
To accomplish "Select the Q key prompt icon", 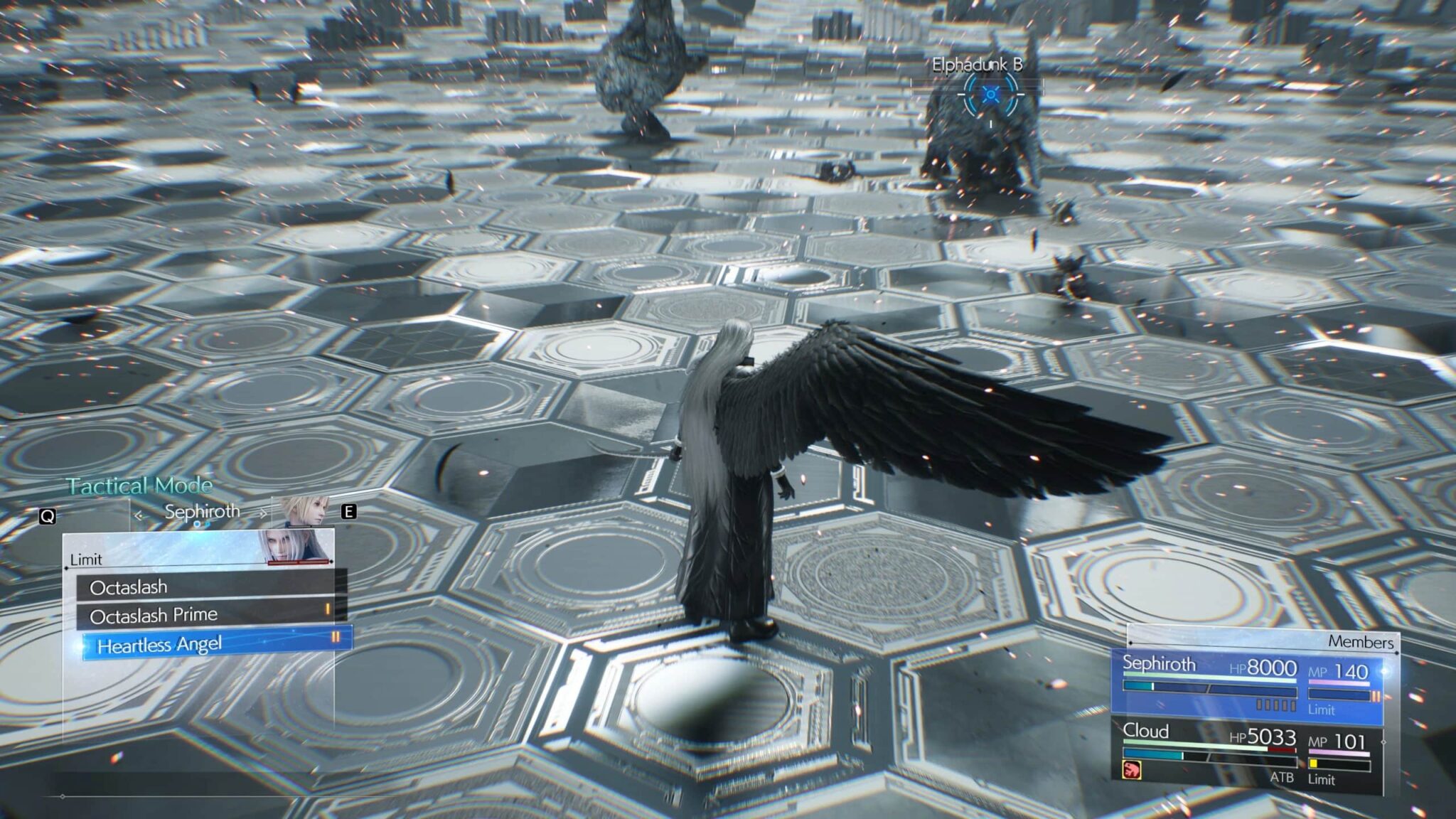I will coord(49,515).
